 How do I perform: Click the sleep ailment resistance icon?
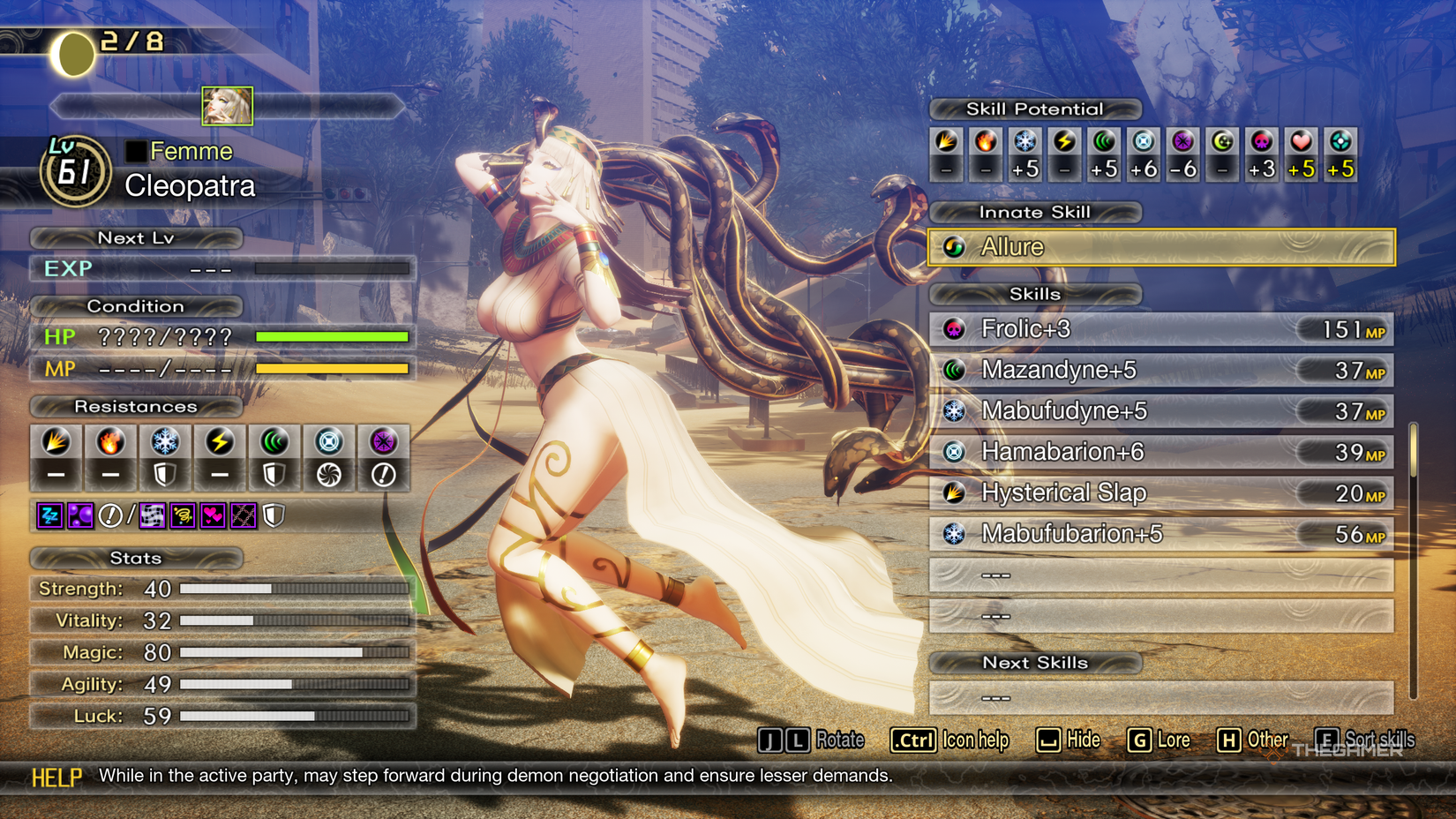coord(50,515)
